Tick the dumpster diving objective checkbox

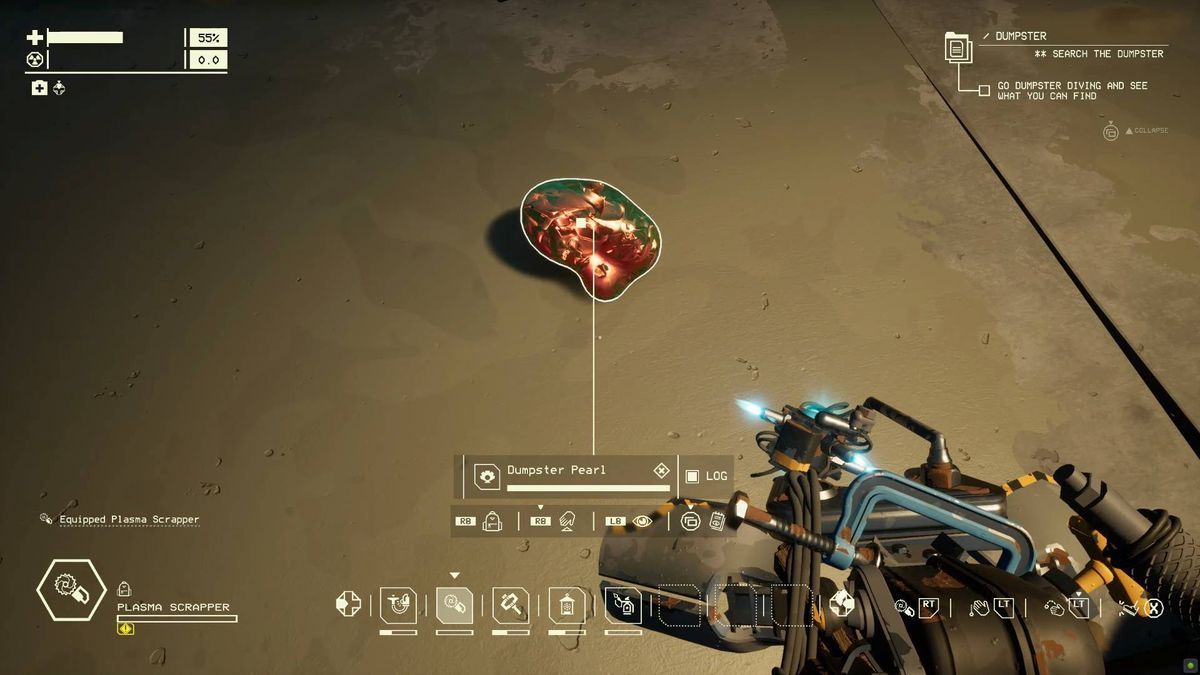pyautogui.click(x=984, y=90)
